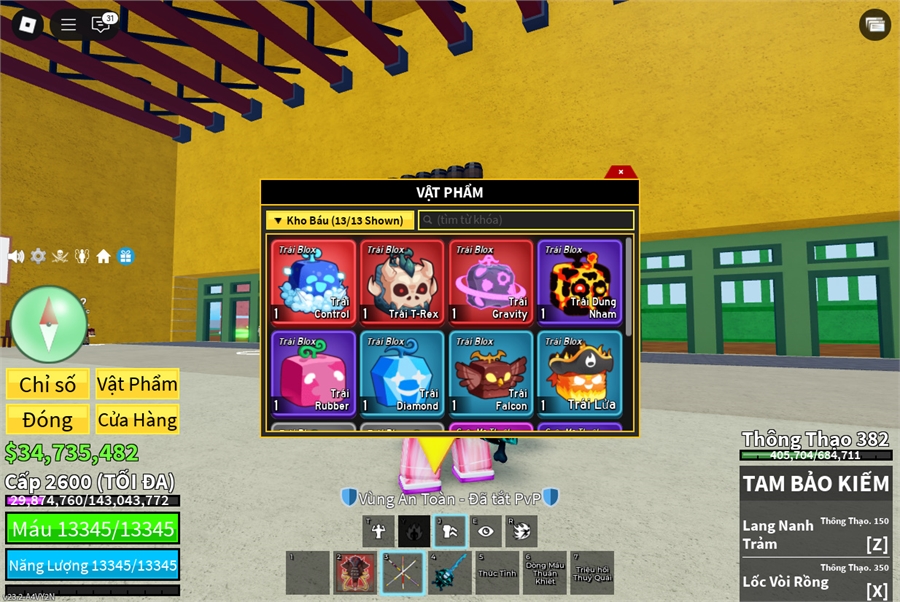Click the item keyword search field
The width and height of the screenshot is (900, 602).
pos(527,220)
